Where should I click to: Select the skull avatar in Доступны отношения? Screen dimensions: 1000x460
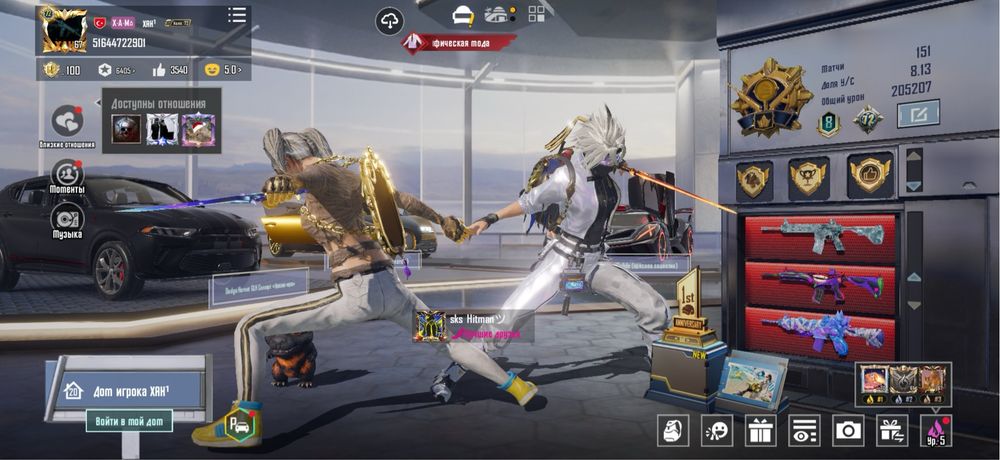(x=126, y=129)
